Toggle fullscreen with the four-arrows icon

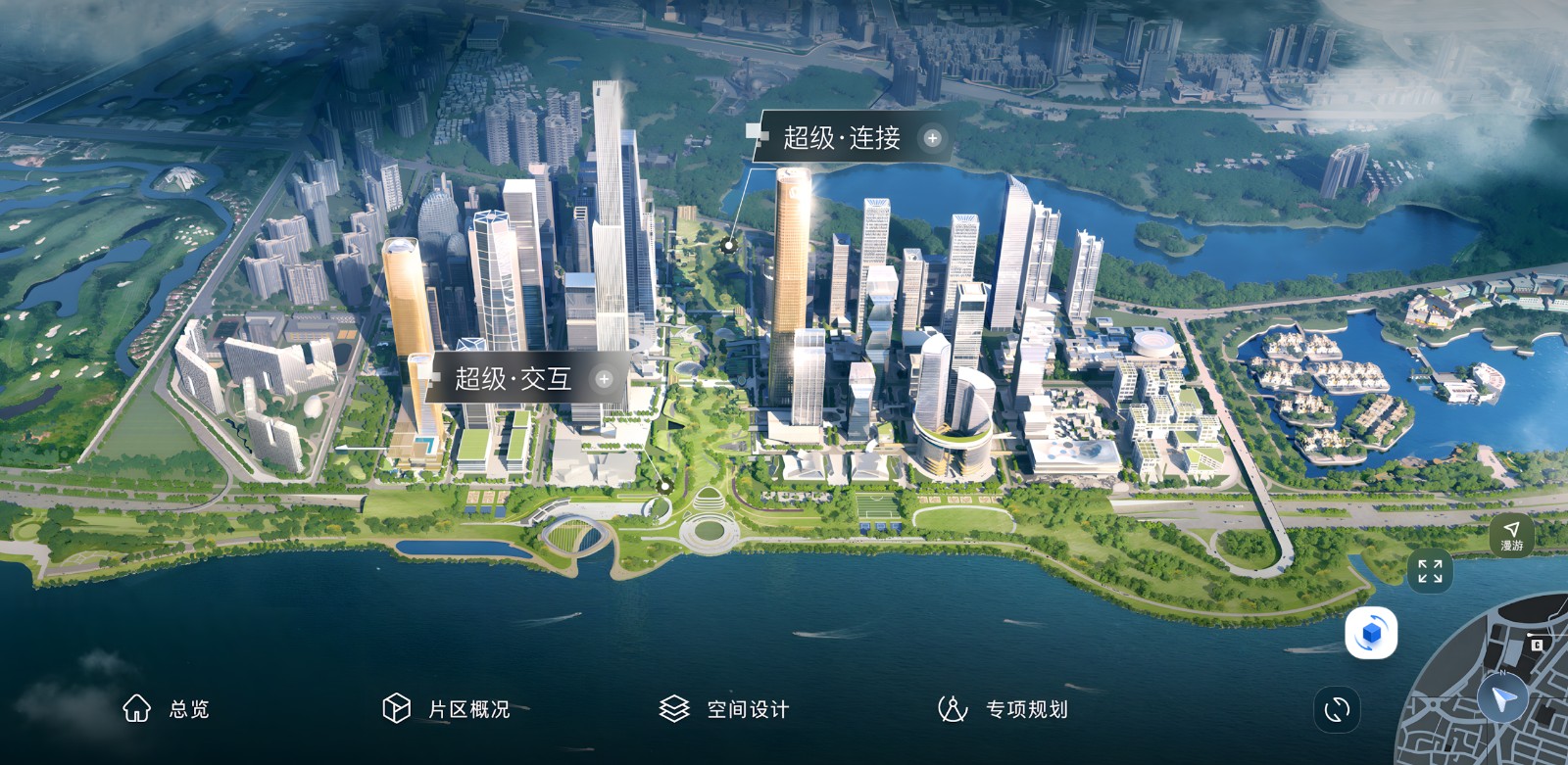(x=1430, y=571)
